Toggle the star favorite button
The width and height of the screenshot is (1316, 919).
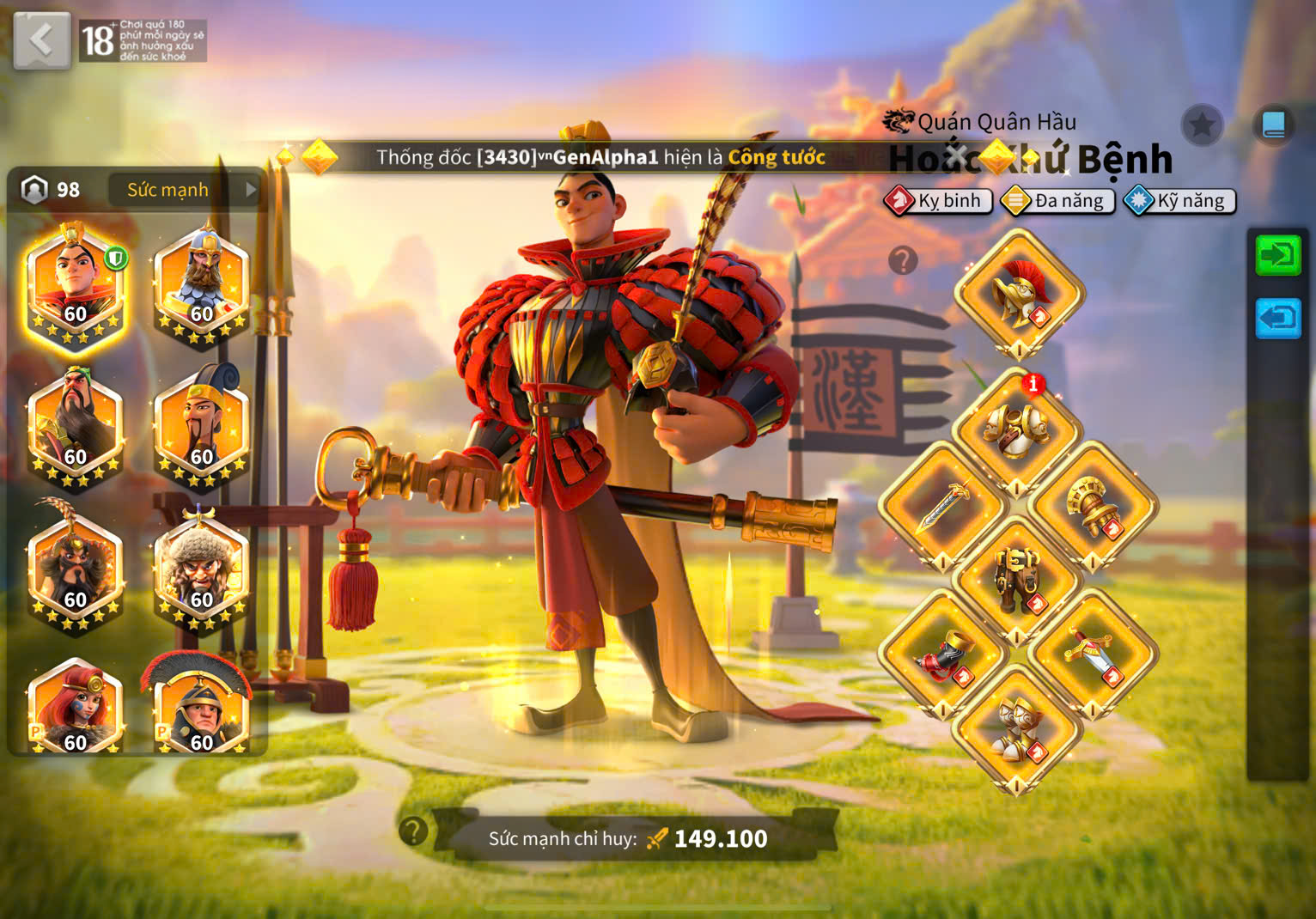click(1202, 126)
